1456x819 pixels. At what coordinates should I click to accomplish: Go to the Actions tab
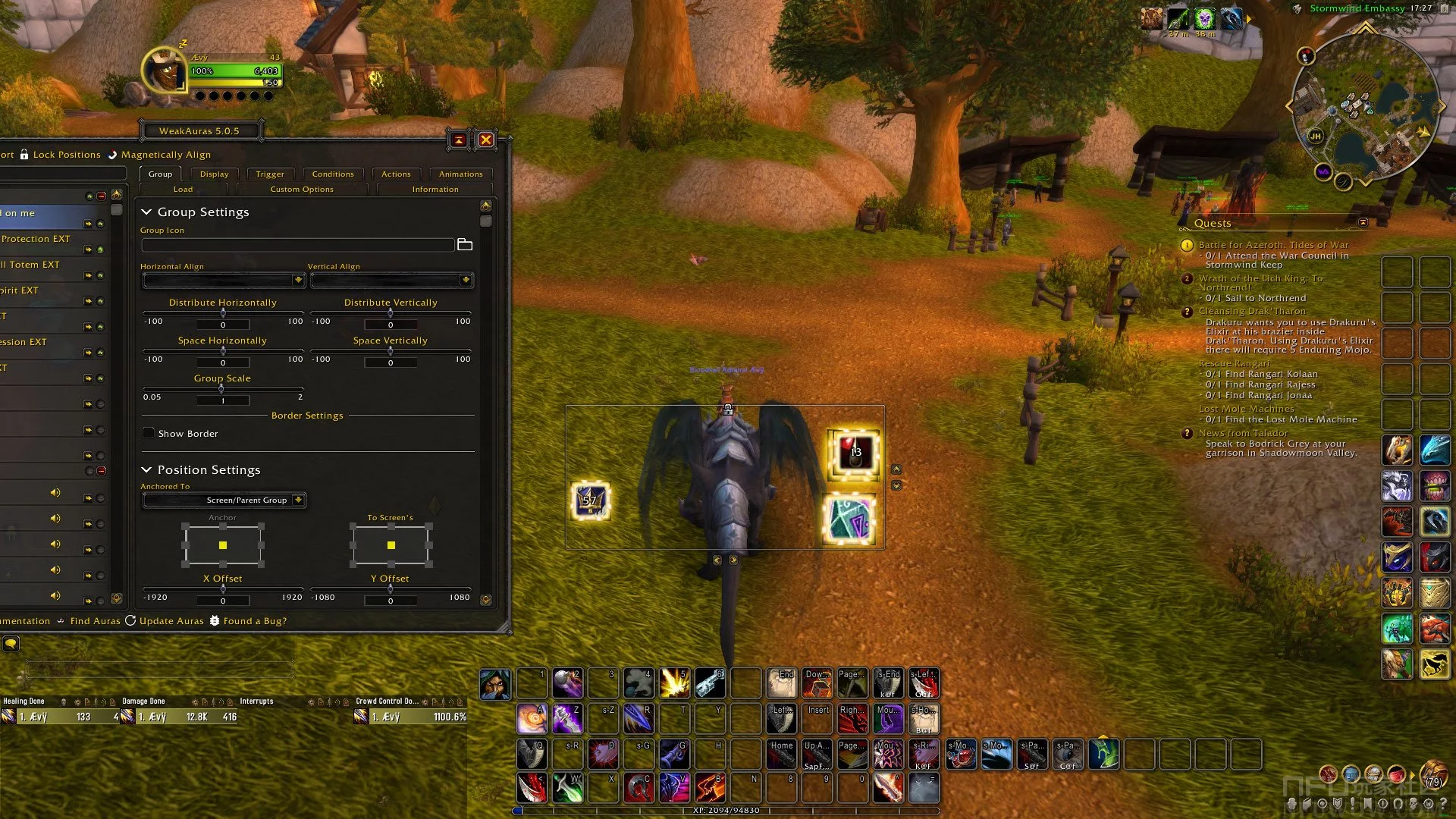[396, 174]
